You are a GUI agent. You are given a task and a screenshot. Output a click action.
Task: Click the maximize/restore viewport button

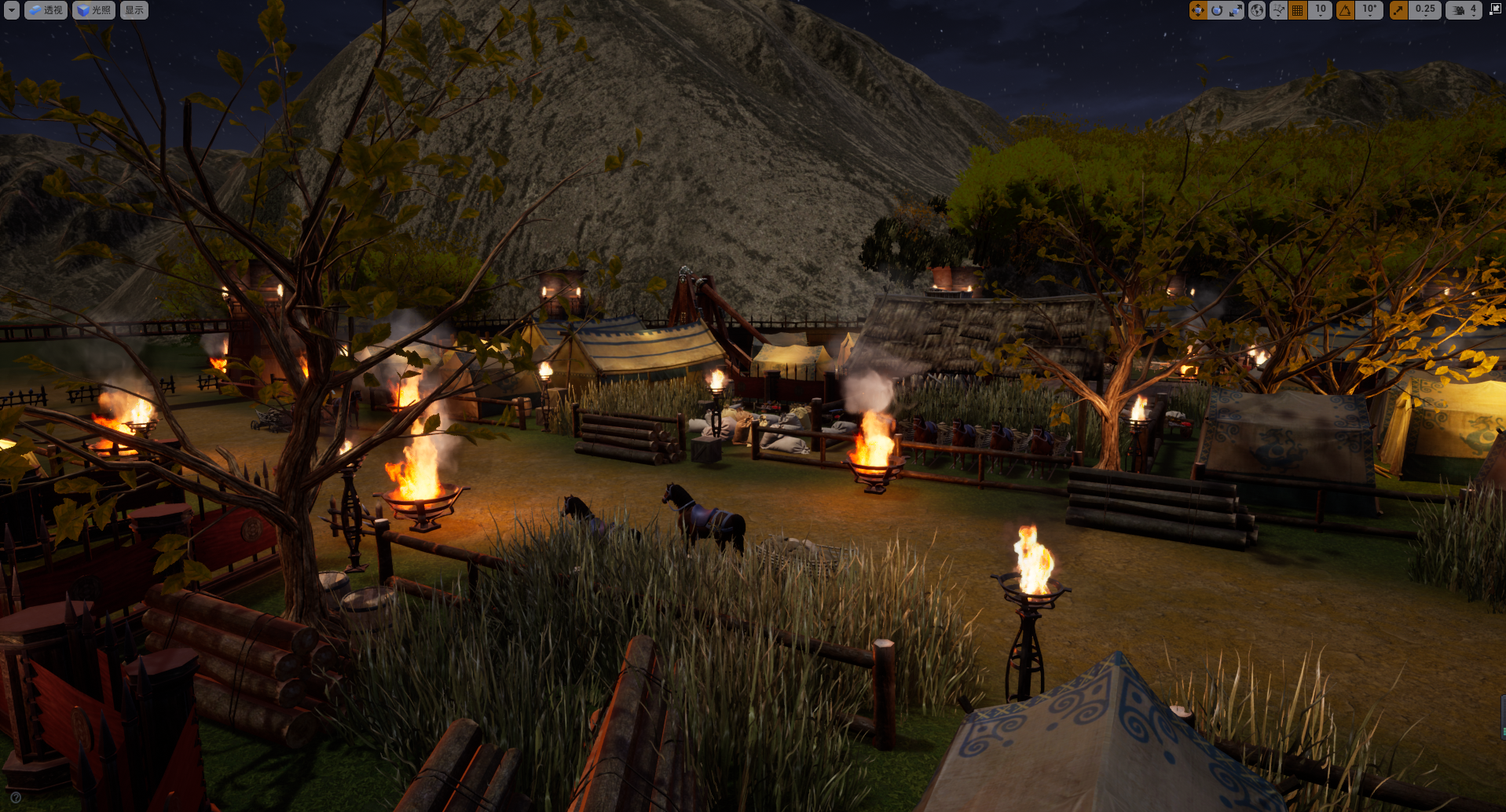point(1495,9)
